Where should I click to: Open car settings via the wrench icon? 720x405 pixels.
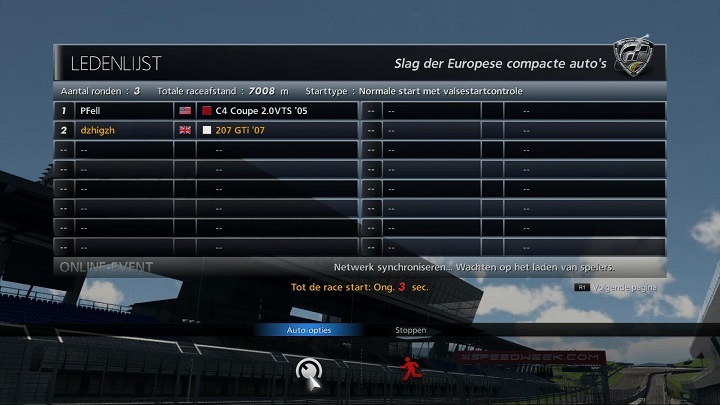click(308, 371)
